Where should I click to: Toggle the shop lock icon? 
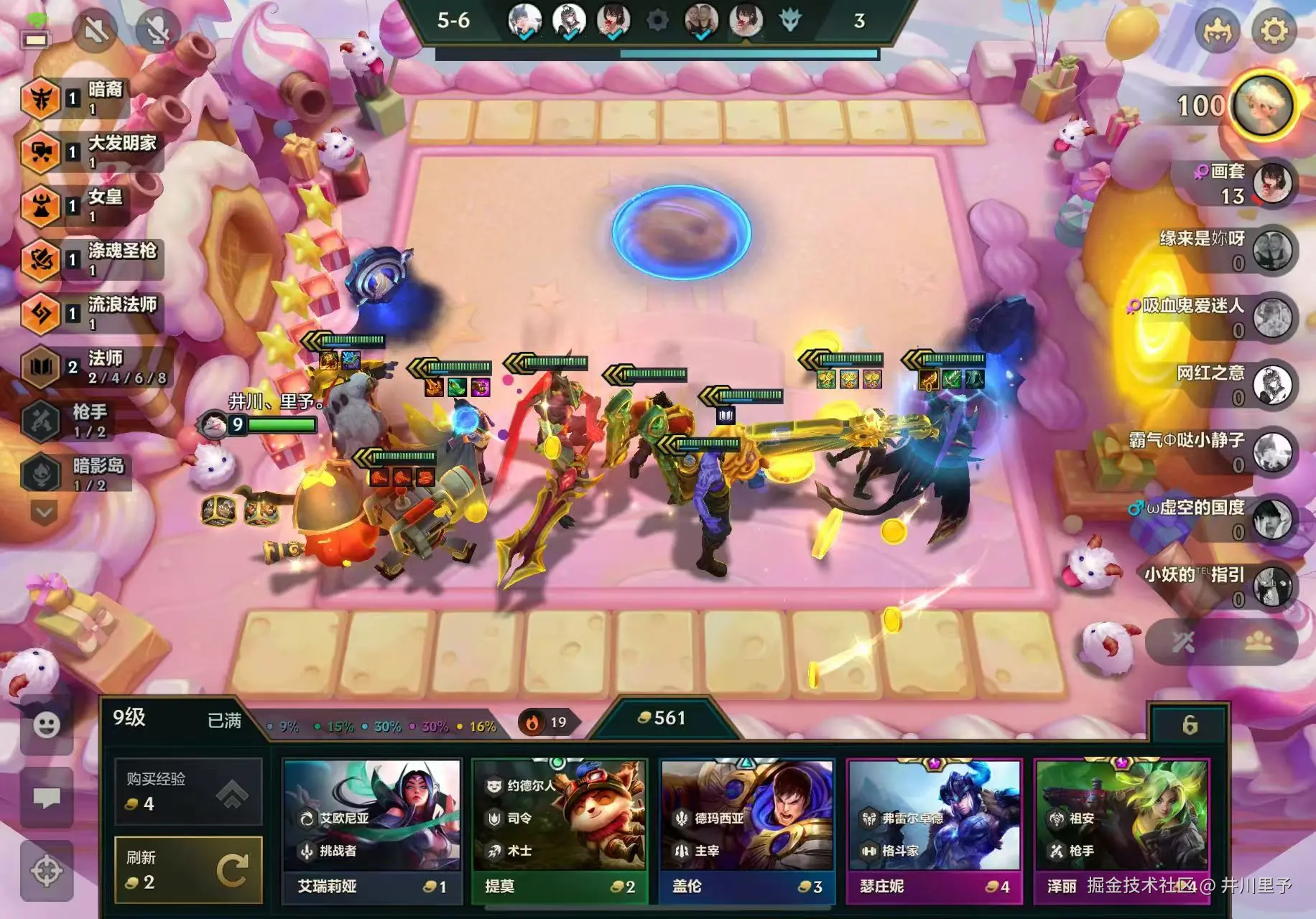(1190, 725)
